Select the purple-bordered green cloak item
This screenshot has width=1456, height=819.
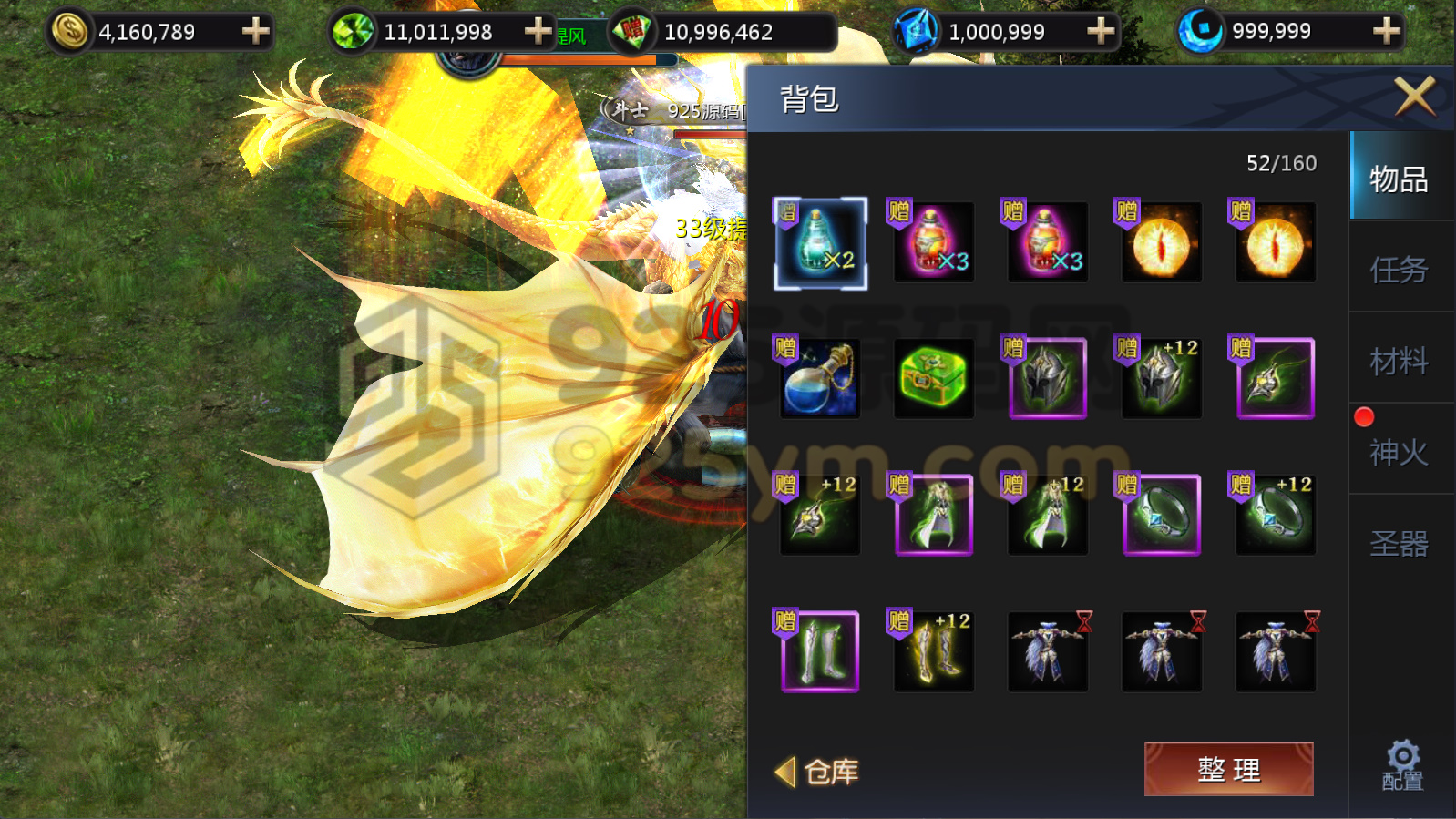932,516
